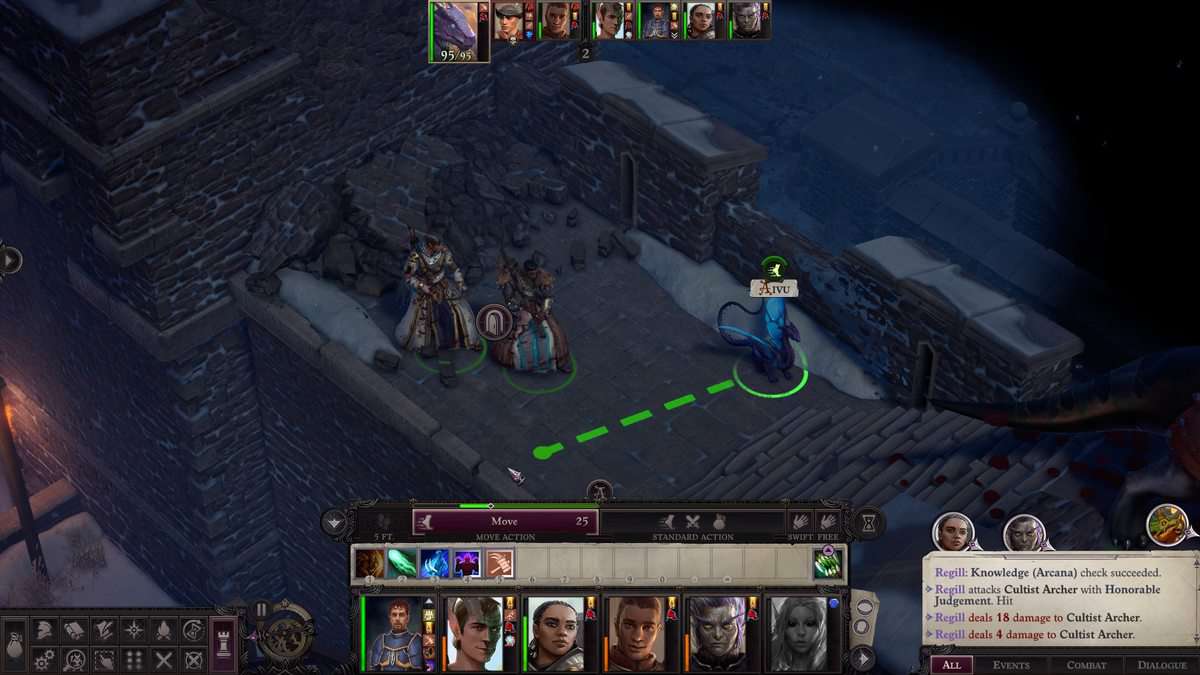The width and height of the screenshot is (1200, 675).
Task: Switch to the Events log tab
Action: [1011, 665]
